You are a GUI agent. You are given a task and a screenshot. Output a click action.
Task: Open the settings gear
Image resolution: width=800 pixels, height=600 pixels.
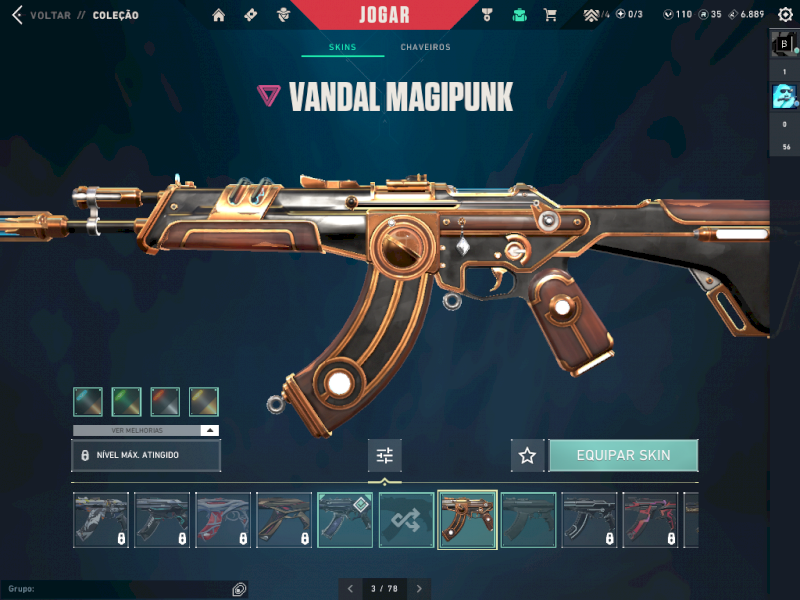coord(785,15)
